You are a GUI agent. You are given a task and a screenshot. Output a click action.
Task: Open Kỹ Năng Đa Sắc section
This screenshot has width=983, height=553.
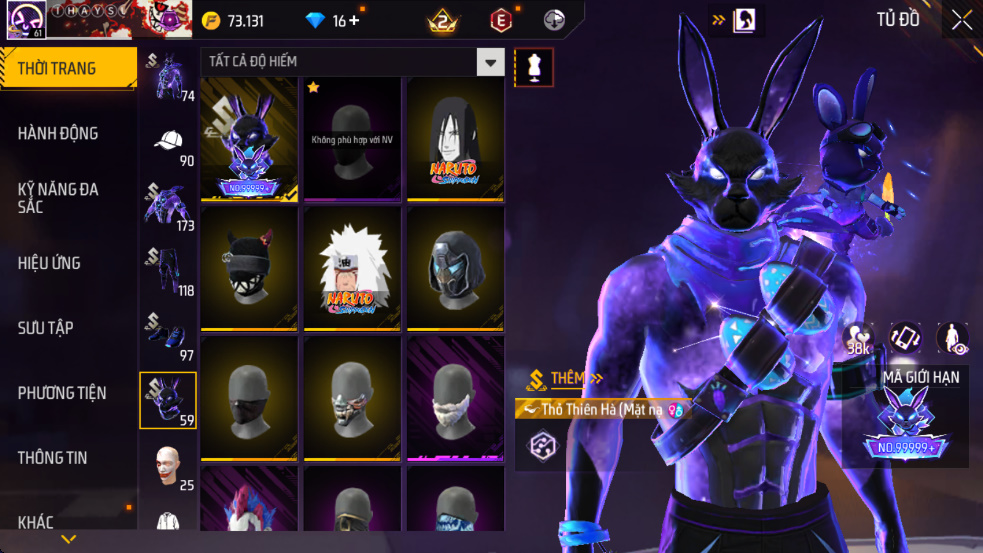pos(67,197)
